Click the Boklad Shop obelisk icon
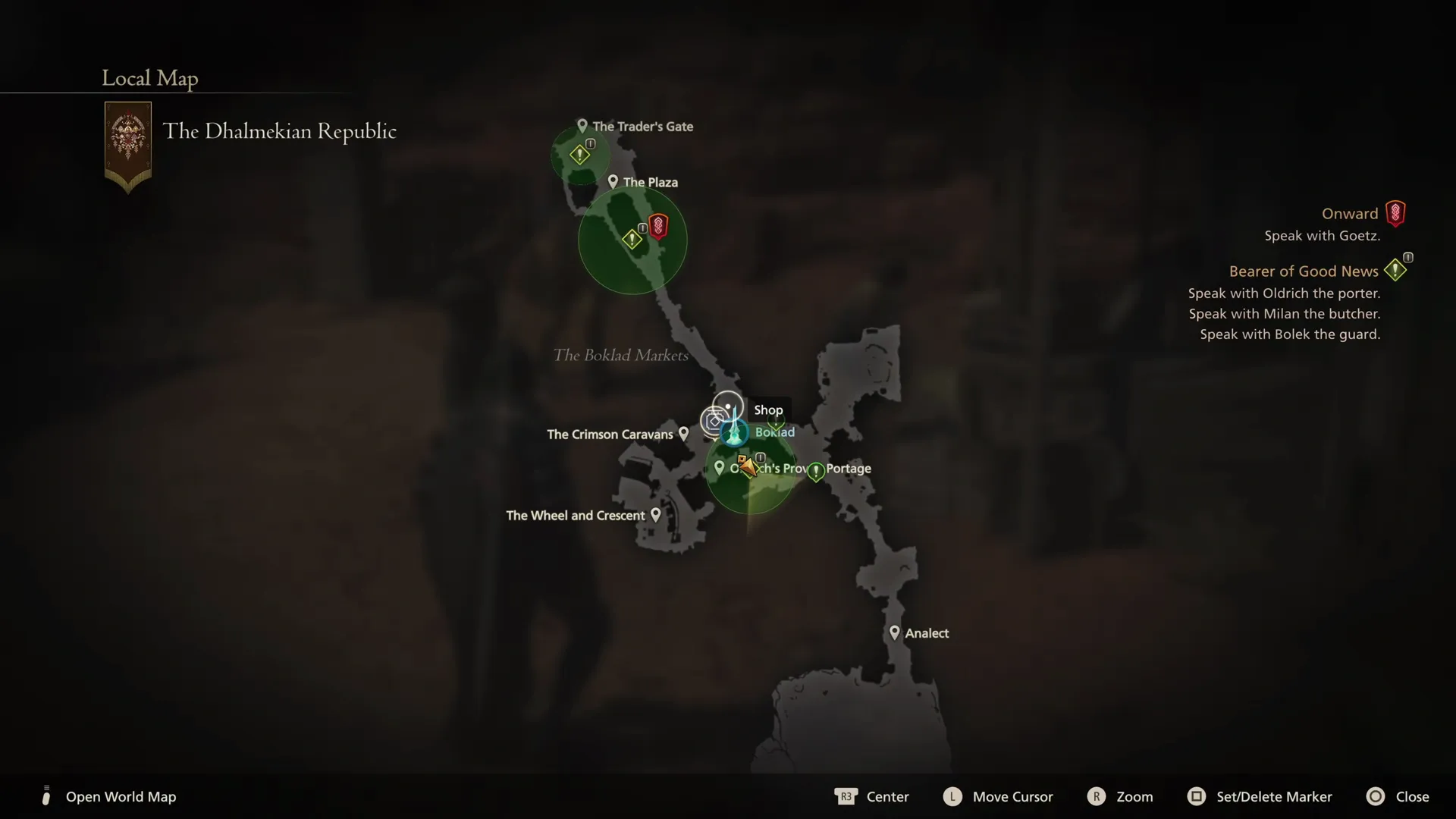Image resolution: width=1456 pixels, height=819 pixels. click(x=734, y=432)
